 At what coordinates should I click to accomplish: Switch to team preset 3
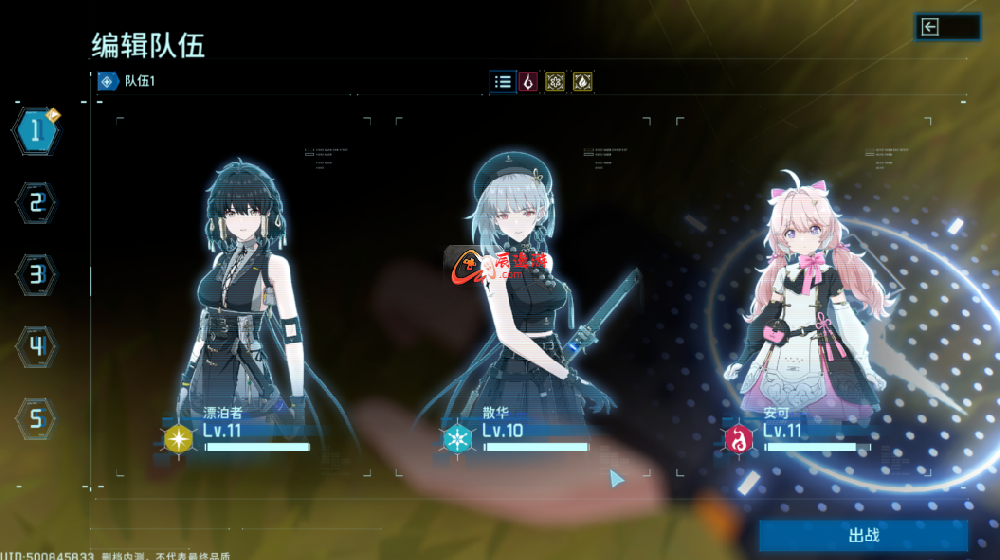pos(36,273)
